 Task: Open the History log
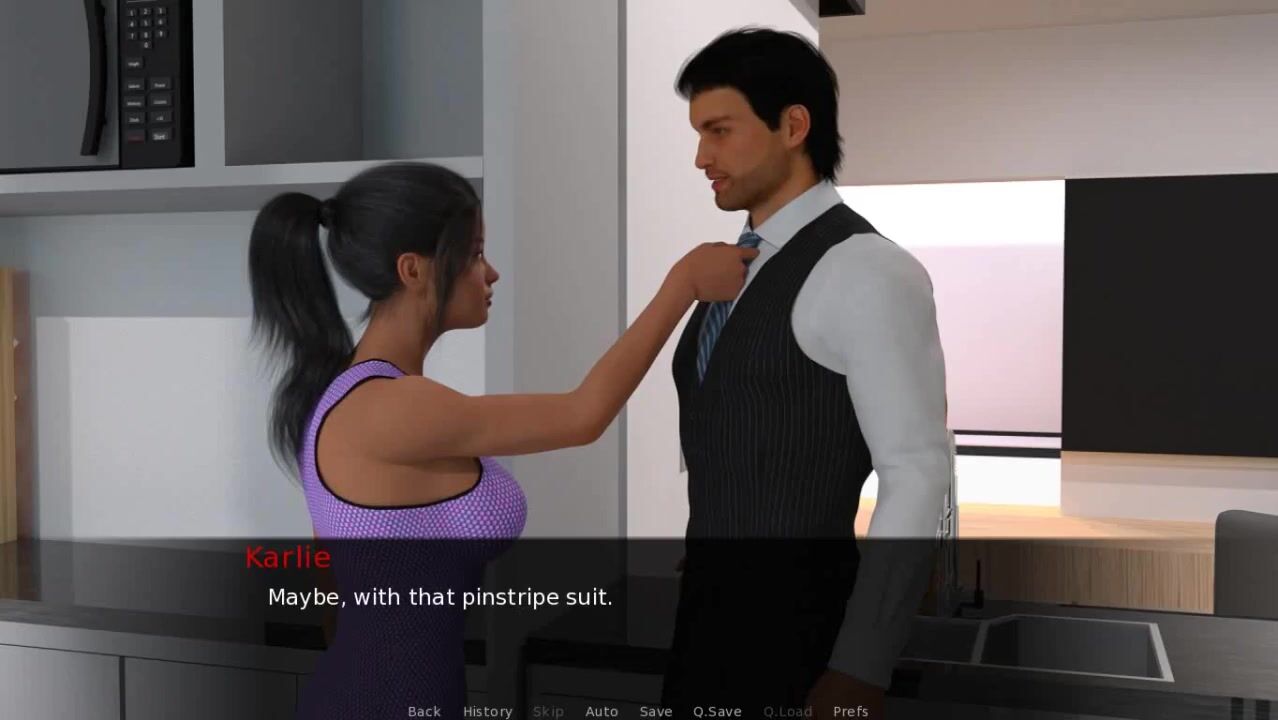coord(487,711)
